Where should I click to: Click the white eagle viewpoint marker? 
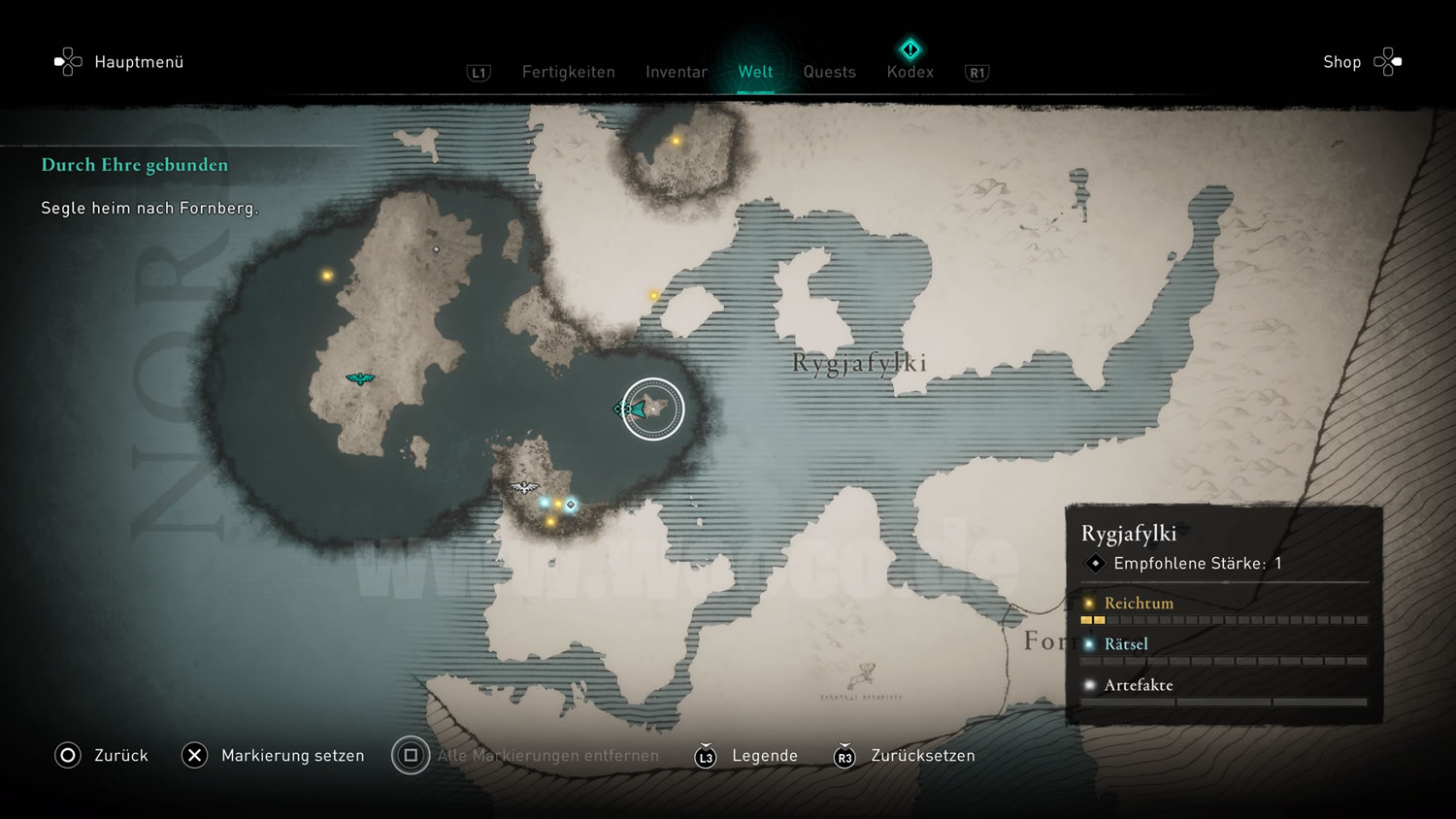tap(524, 487)
